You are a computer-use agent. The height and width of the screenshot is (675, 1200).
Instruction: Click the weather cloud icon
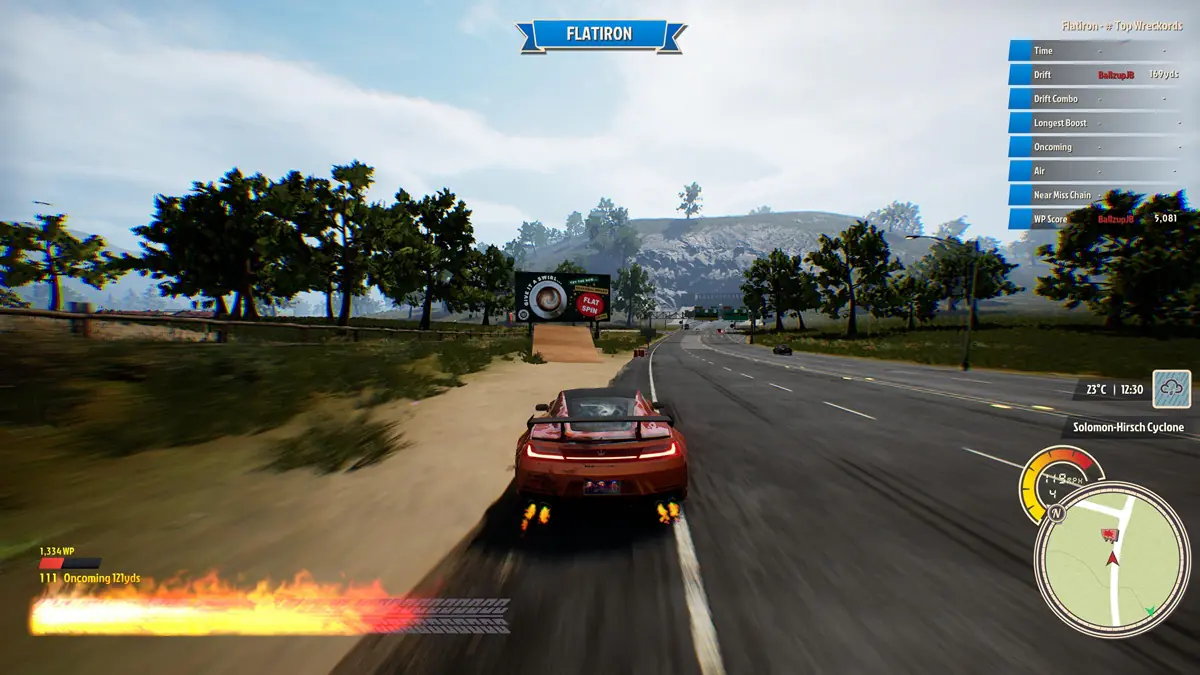coord(1171,388)
